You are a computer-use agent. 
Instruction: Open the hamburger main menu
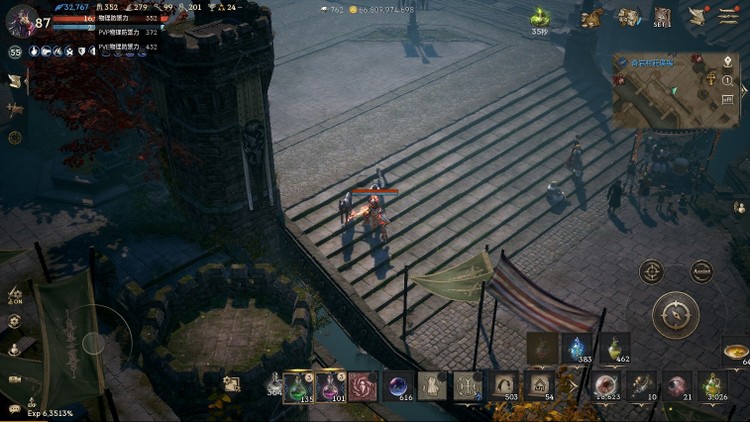pos(729,15)
